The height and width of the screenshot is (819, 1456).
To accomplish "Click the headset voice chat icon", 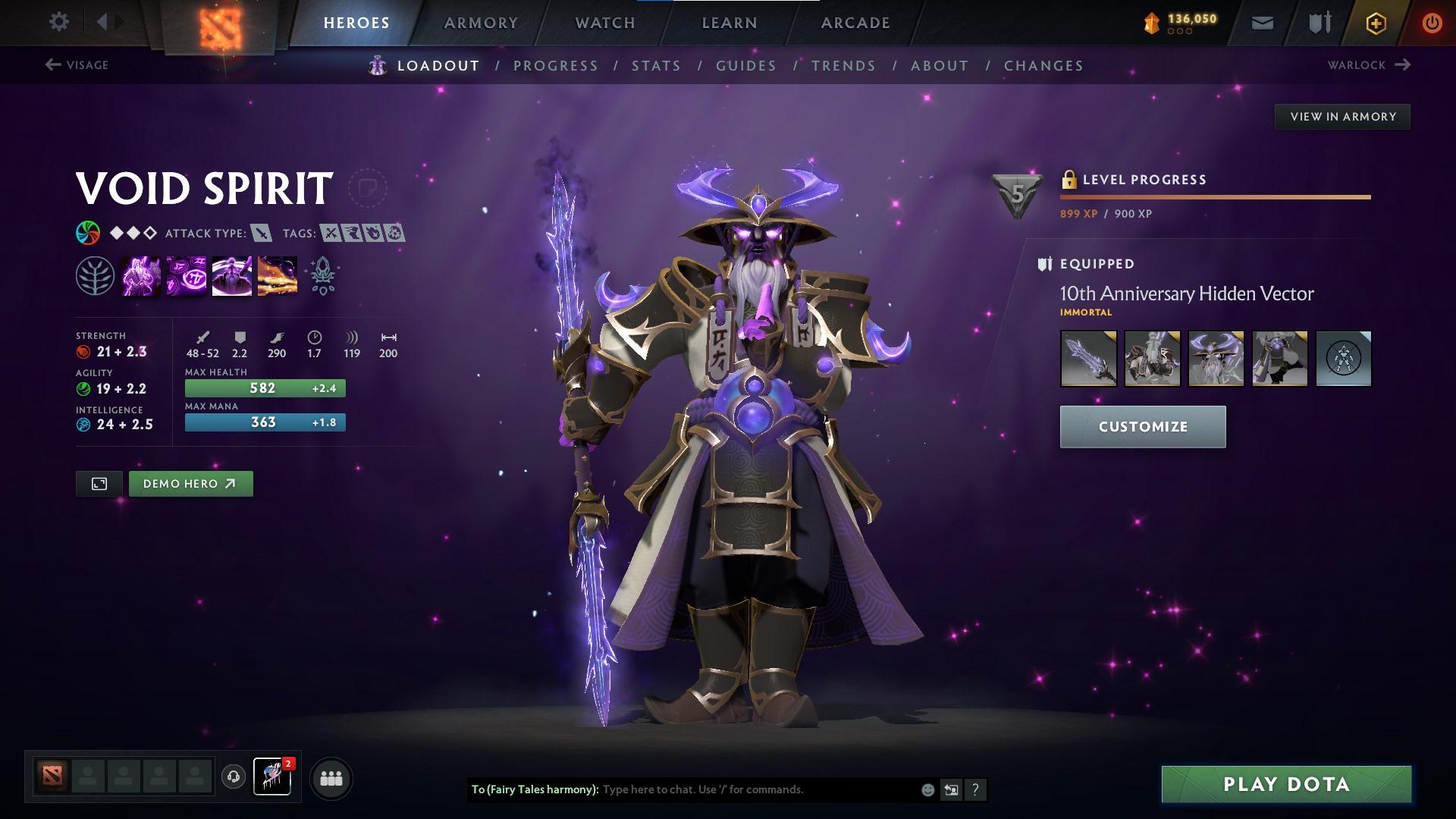I will 233,777.
